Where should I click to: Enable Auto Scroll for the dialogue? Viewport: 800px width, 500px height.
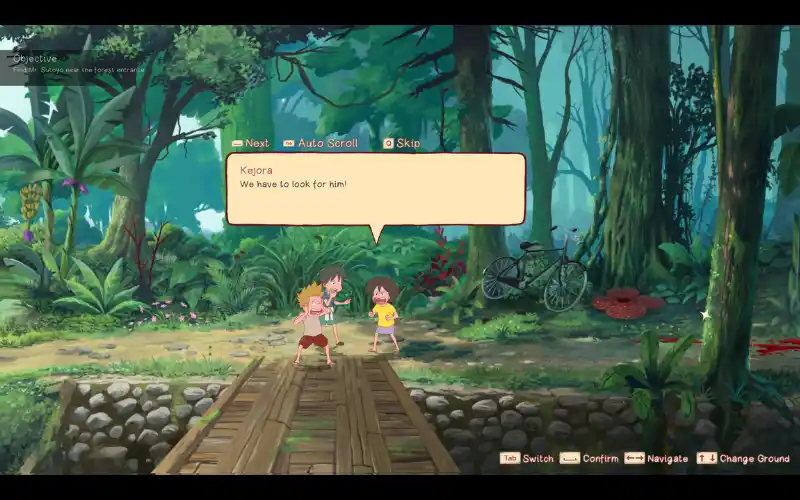[x=321, y=143]
